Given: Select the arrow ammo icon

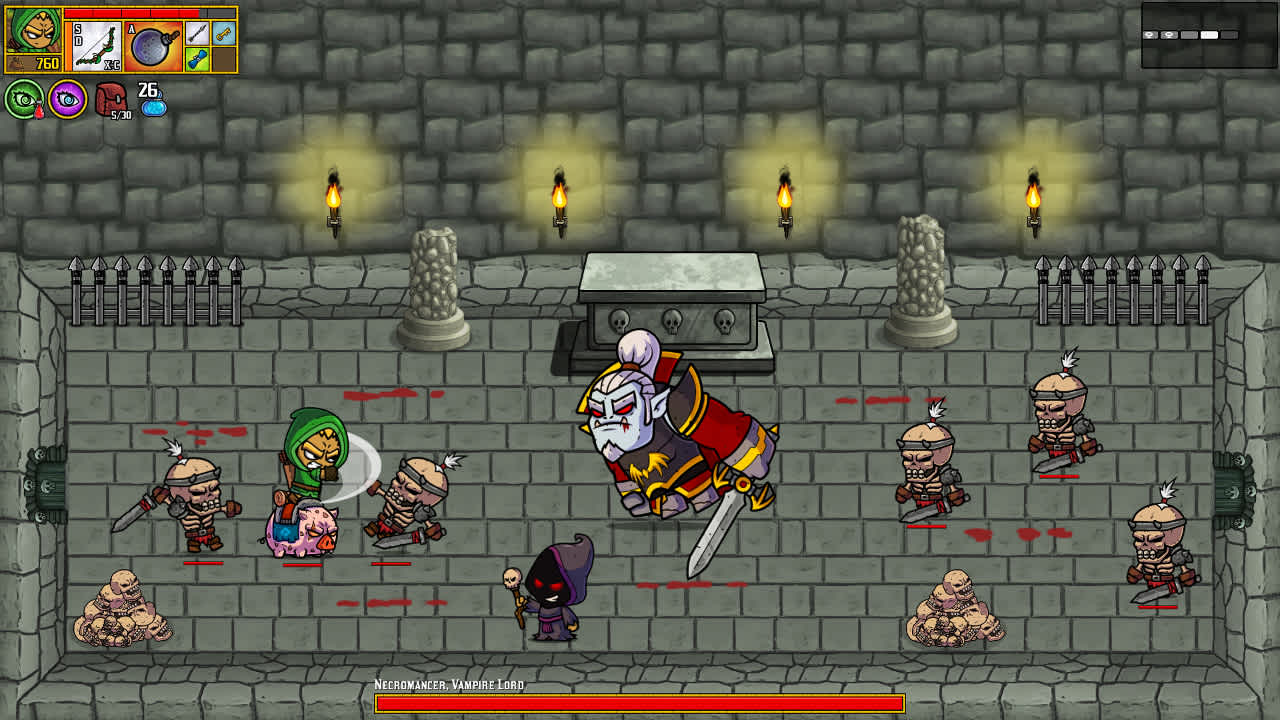Looking at the screenshot, I should pos(197,34).
